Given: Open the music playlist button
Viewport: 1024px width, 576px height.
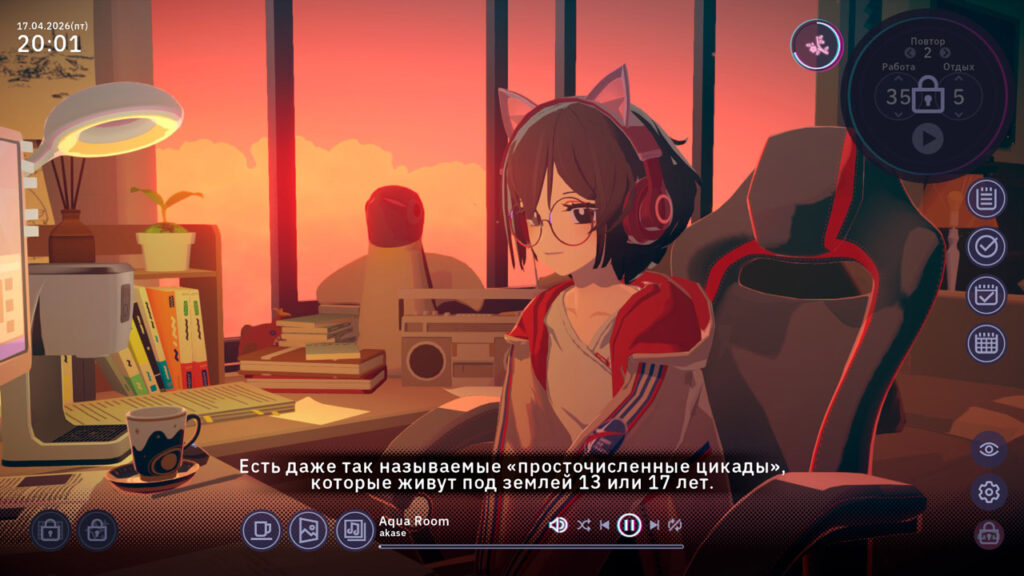Looking at the screenshot, I should click(x=354, y=530).
